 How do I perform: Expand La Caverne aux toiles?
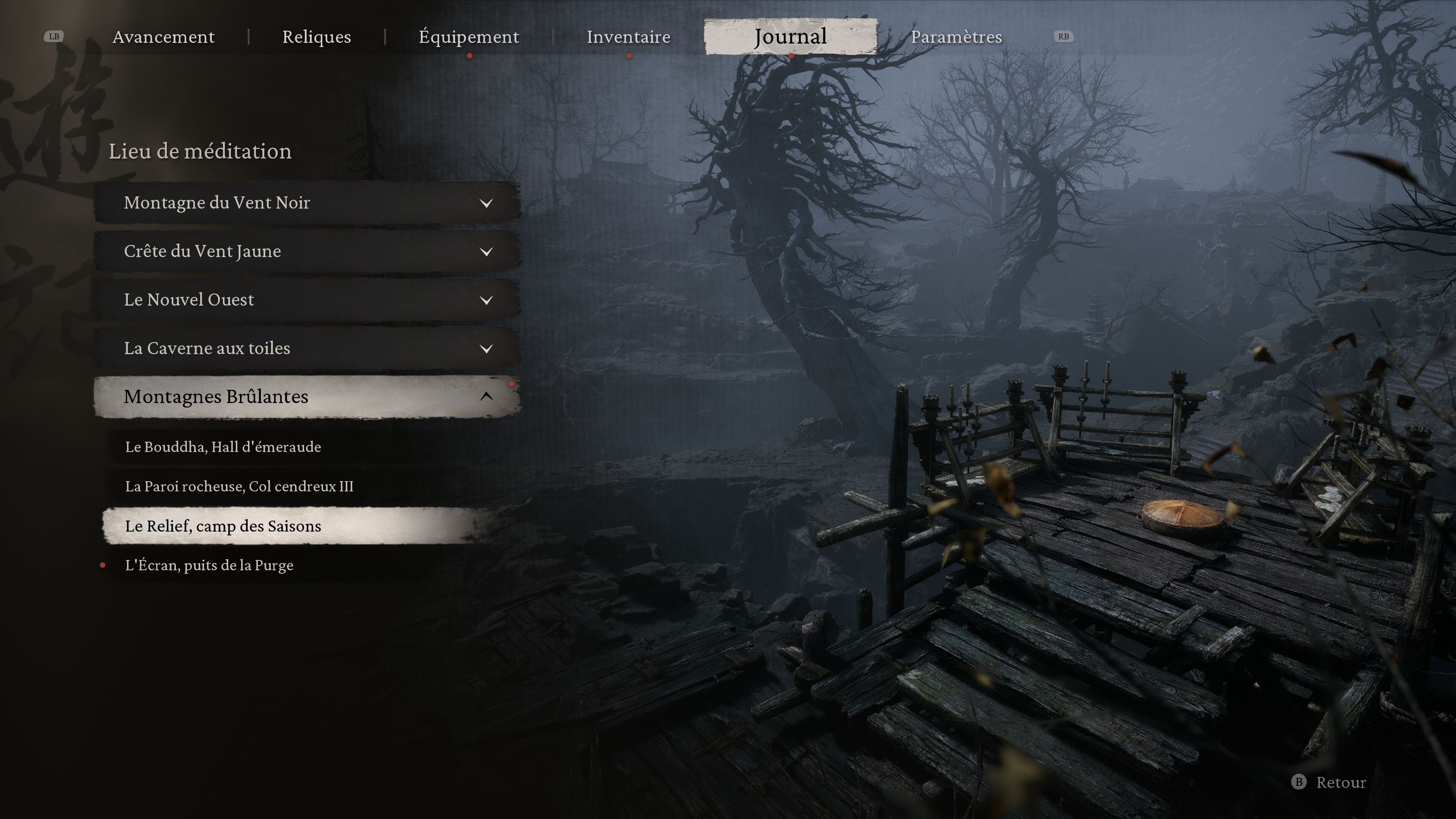pyautogui.click(x=307, y=348)
